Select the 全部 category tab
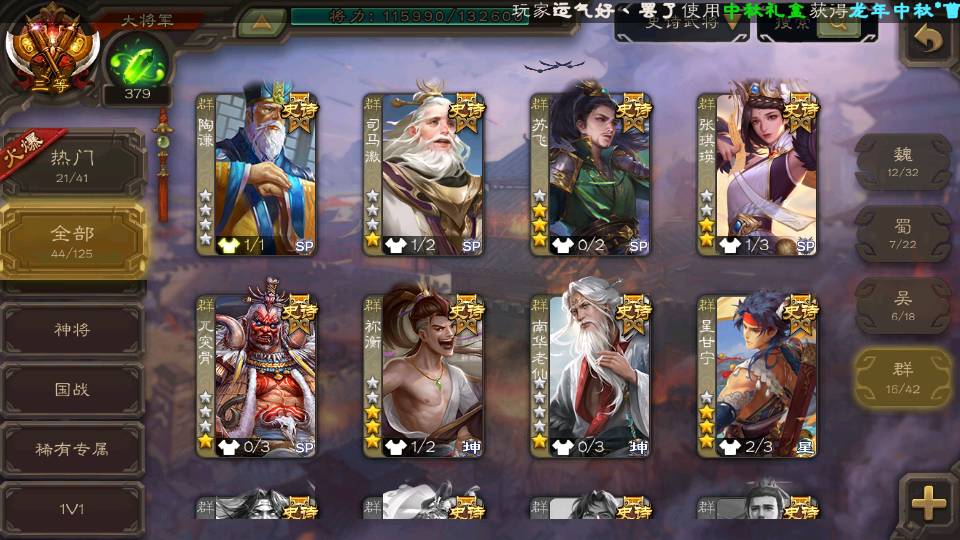The width and height of the screenshot is (960, 540). [x=73, y=240]
